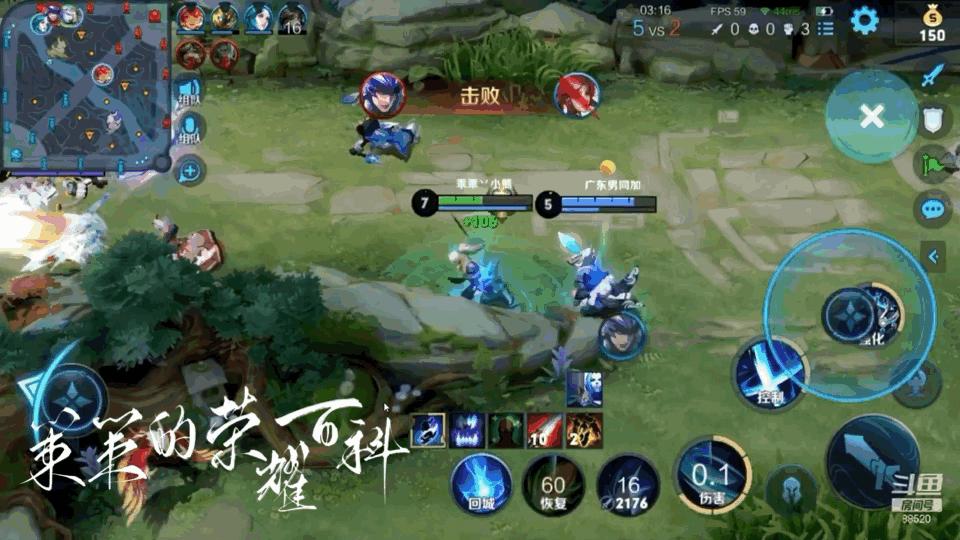960x540 pixels.
Task: Cast the 控制 control skill
Action: click(768, 375)
